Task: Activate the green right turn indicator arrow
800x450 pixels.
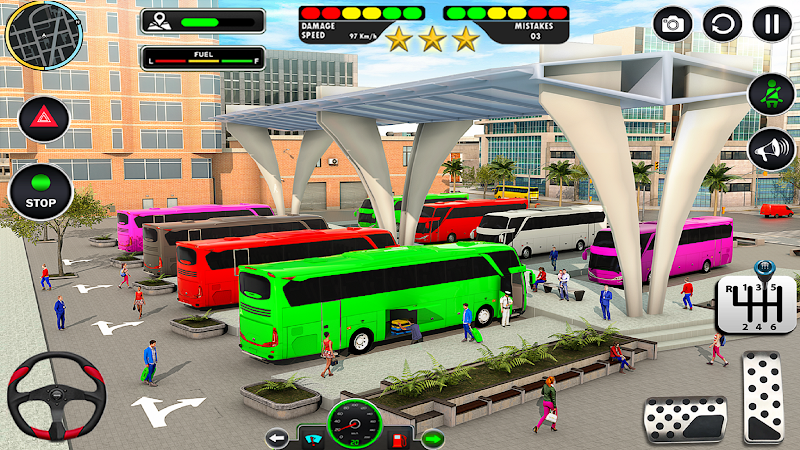Action: (433, 437)
